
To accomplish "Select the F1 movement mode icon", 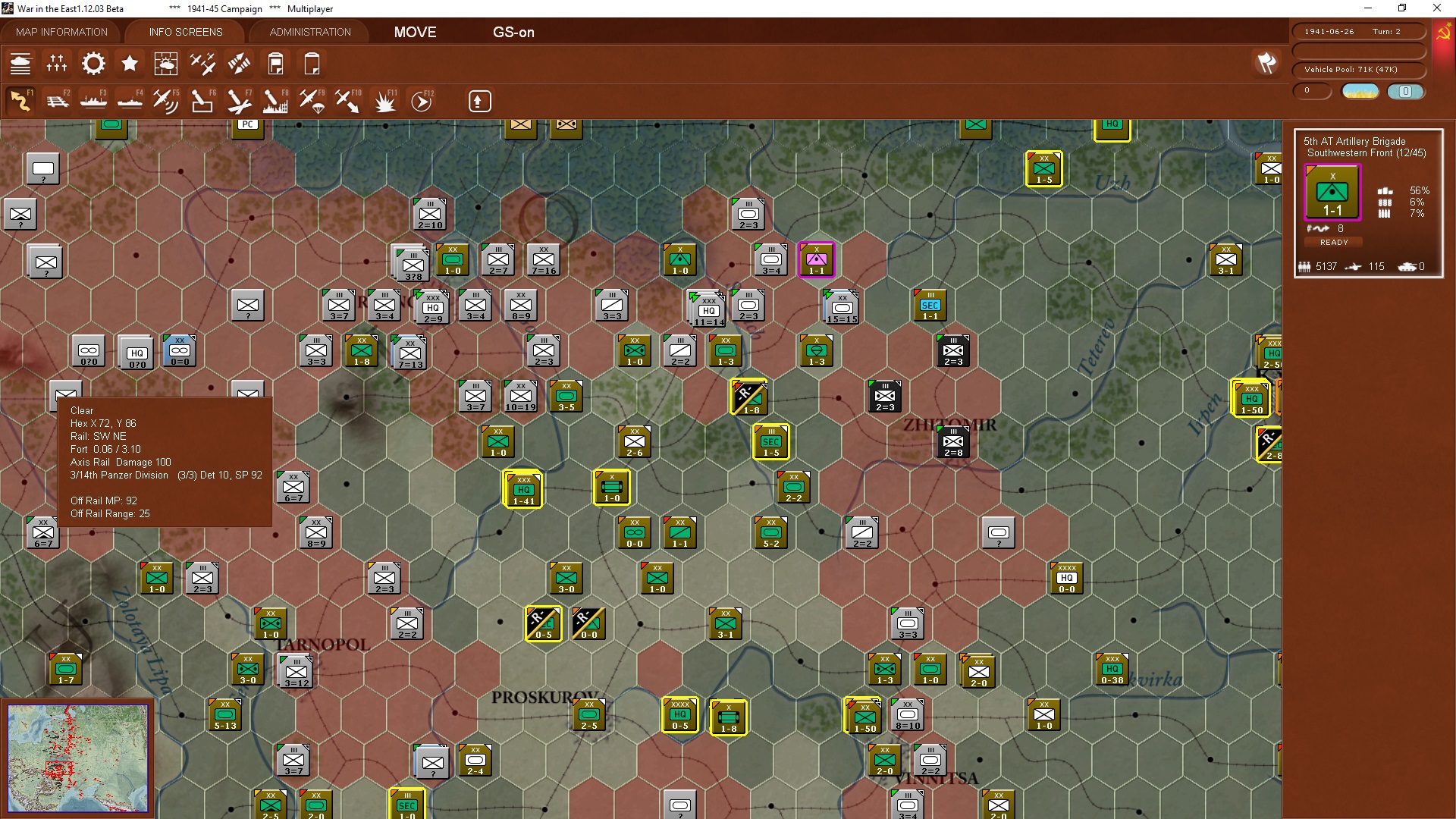I will [x=21, y=100].
